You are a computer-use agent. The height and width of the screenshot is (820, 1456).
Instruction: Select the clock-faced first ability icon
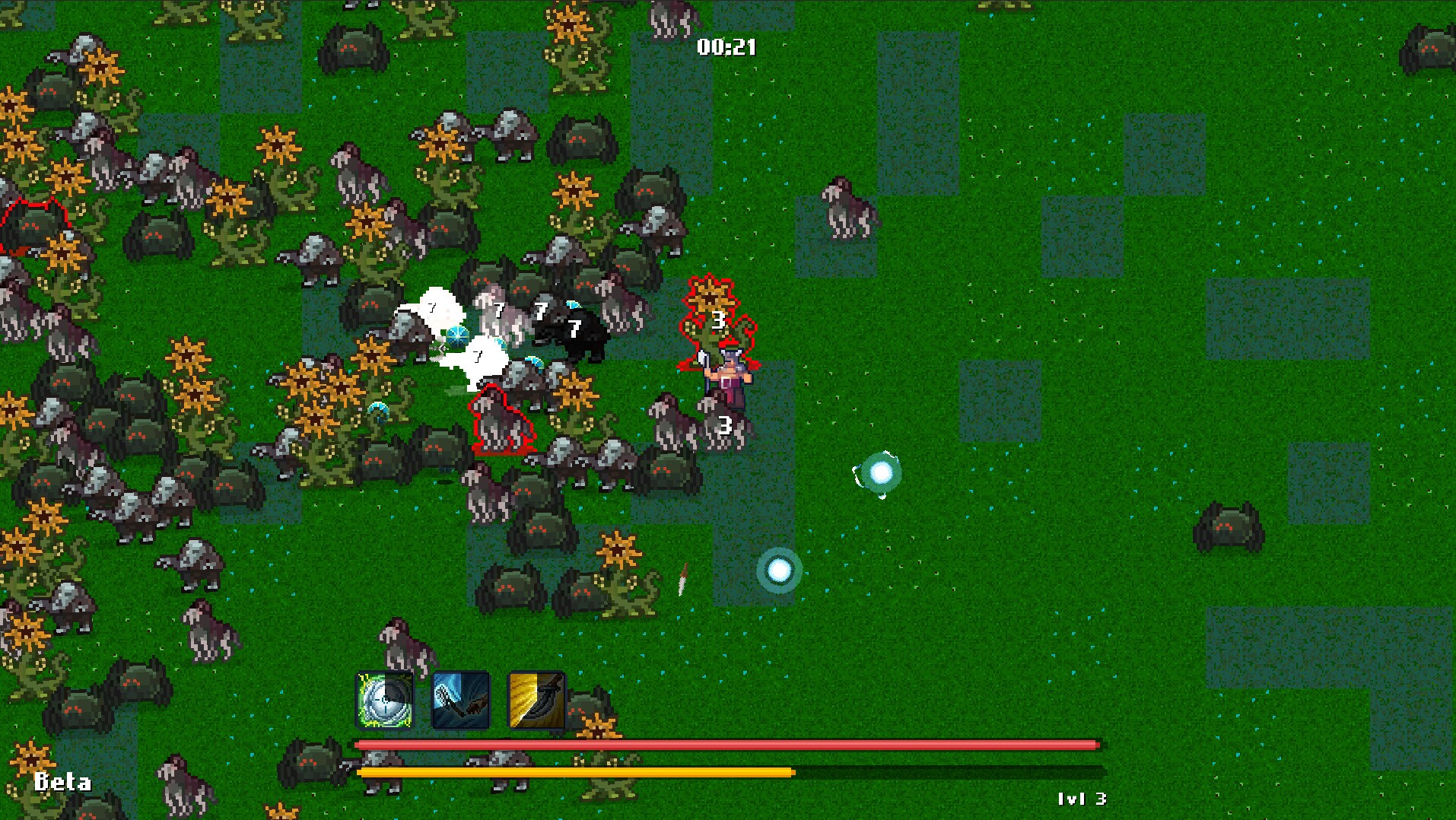(x=384, y=699)
